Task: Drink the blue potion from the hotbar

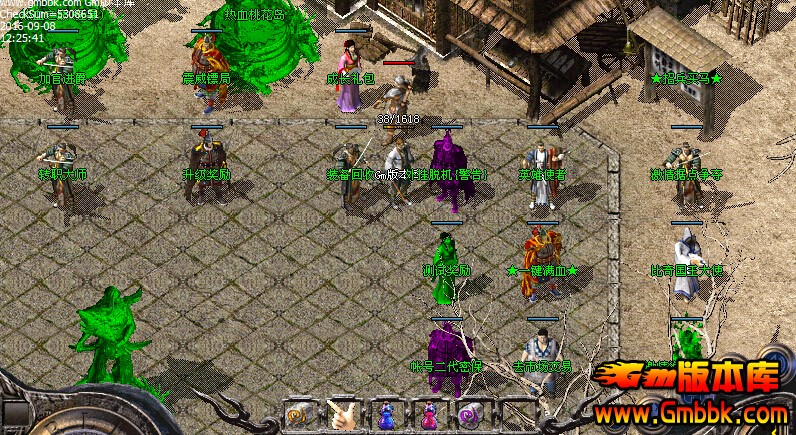Action: click(x=384, y=414)
